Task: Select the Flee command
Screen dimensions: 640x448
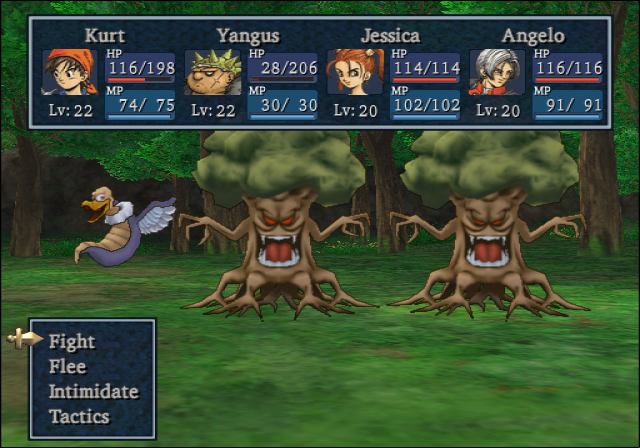Action: (68, 366)
